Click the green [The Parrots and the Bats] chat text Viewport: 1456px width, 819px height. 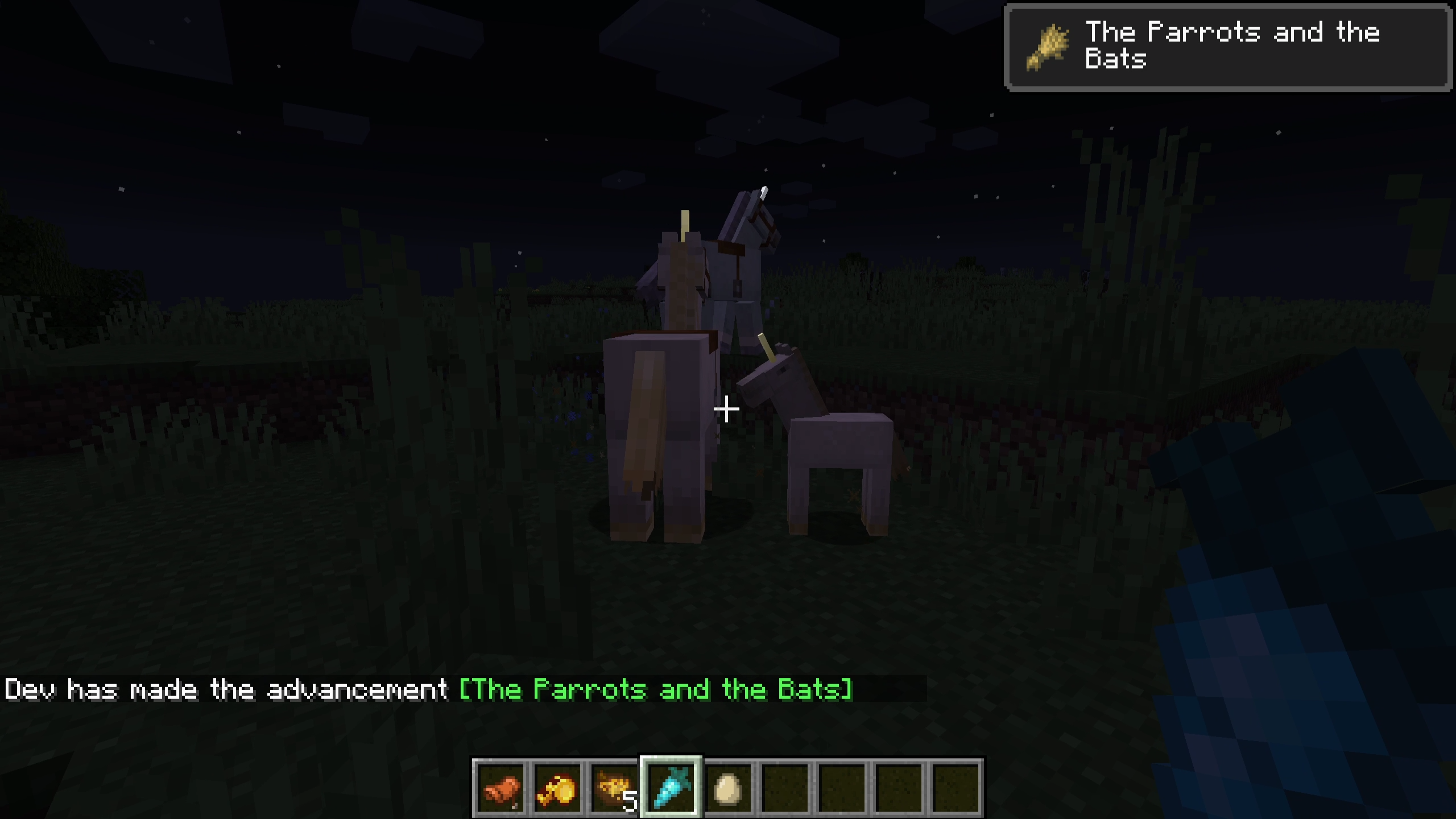tap(654, 689)
